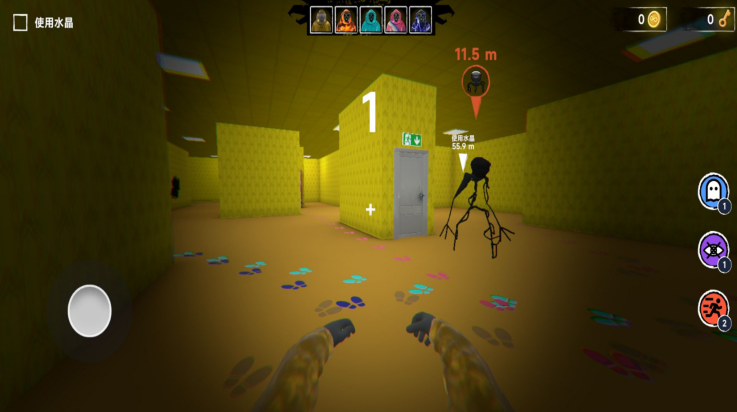Tap the virtual joystick knob

(x=89, y=310)
